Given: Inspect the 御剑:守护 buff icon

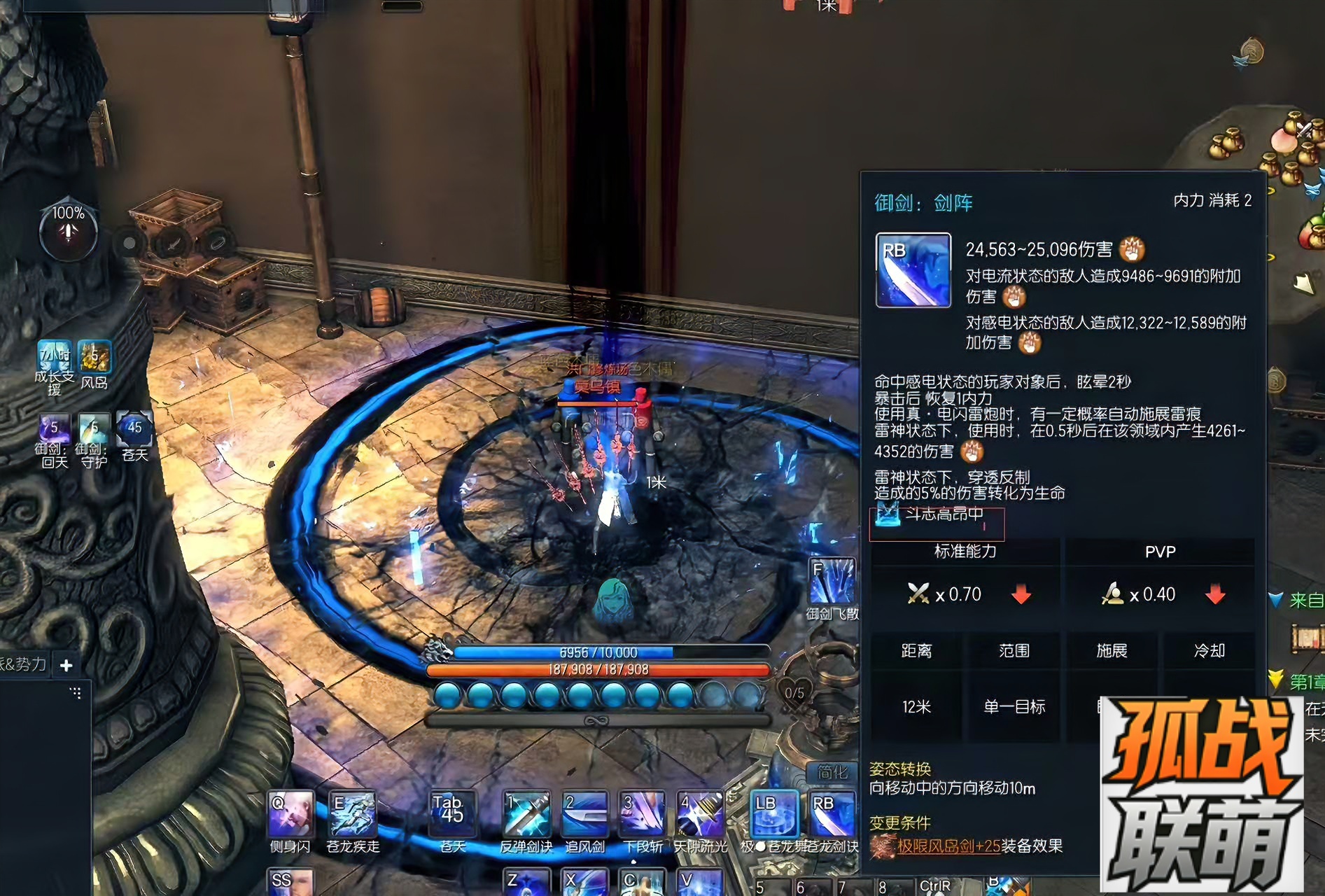Looking at the screenshot, I should coord(94,430).
